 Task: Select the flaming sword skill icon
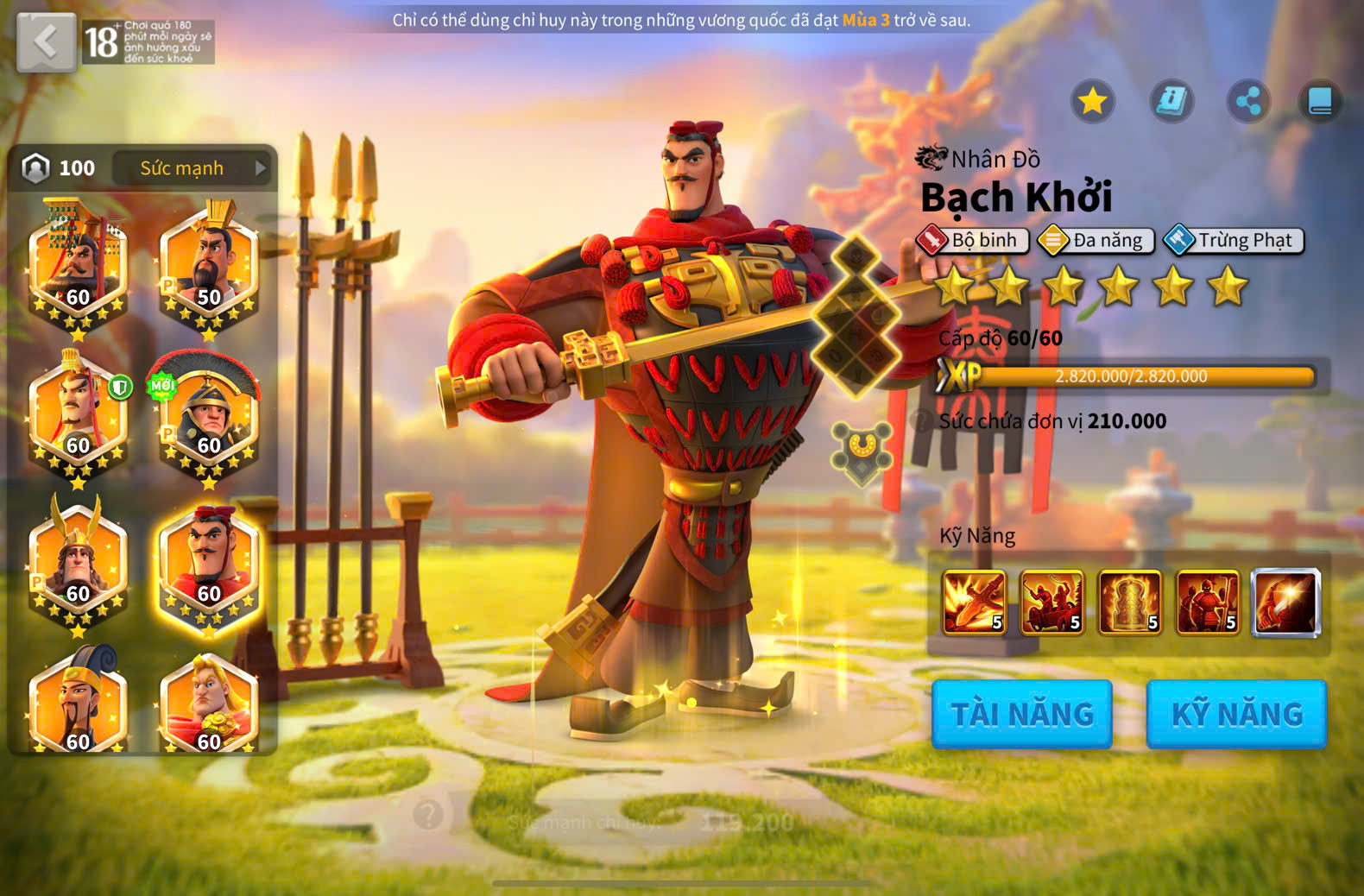click(975, 603)
